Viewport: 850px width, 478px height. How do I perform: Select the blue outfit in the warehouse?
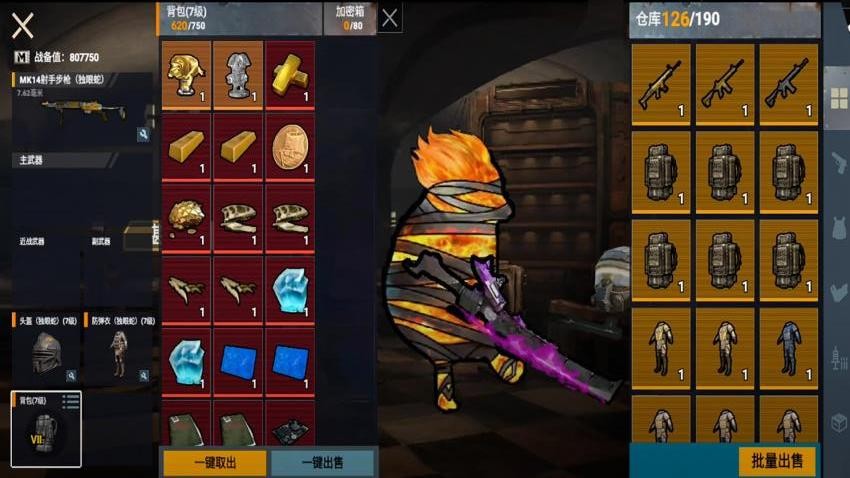point(789,347)
